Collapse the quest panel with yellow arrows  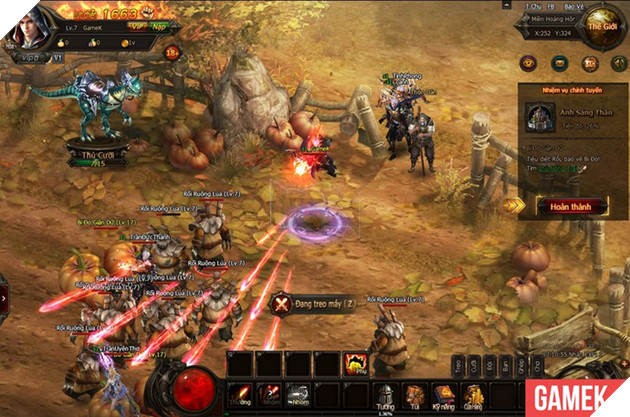(x=514, y=205)
